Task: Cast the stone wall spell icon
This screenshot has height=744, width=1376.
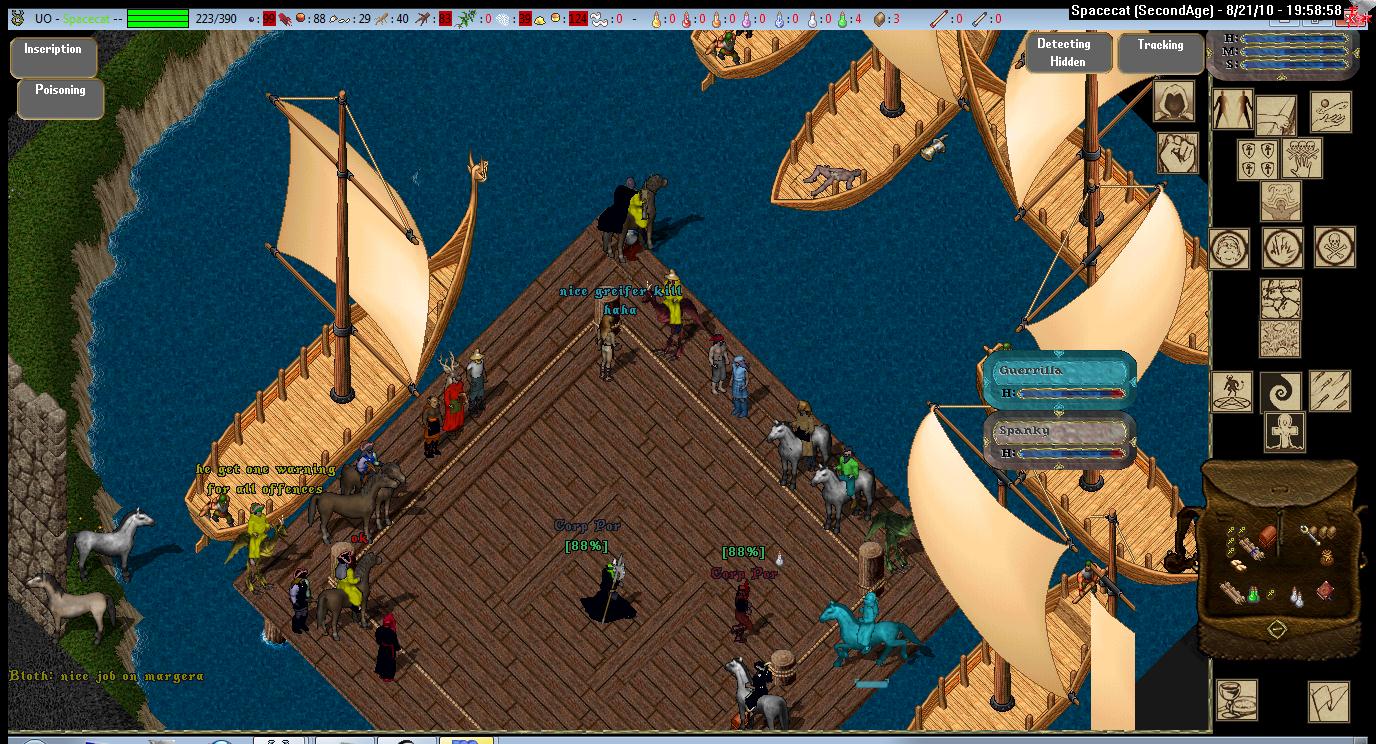Action: pos(1280,298)
